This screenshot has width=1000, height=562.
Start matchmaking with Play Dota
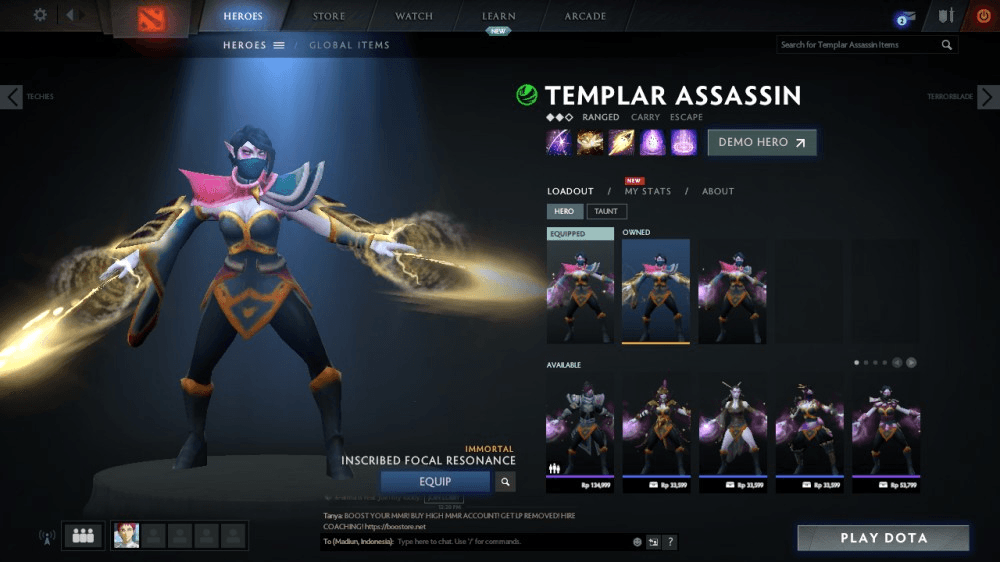(883, 538)
